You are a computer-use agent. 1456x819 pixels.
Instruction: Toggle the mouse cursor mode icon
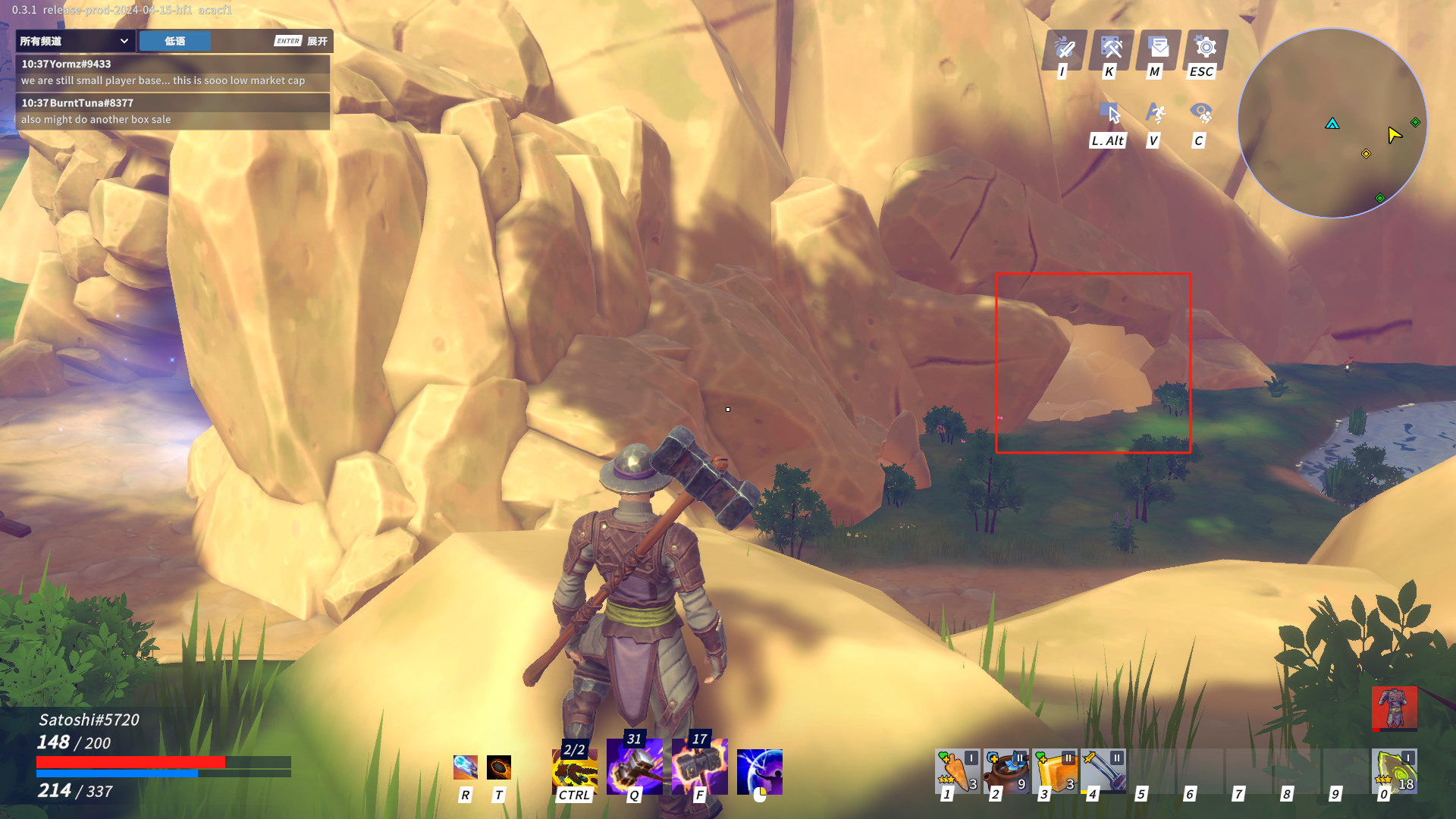[1110, 114]
